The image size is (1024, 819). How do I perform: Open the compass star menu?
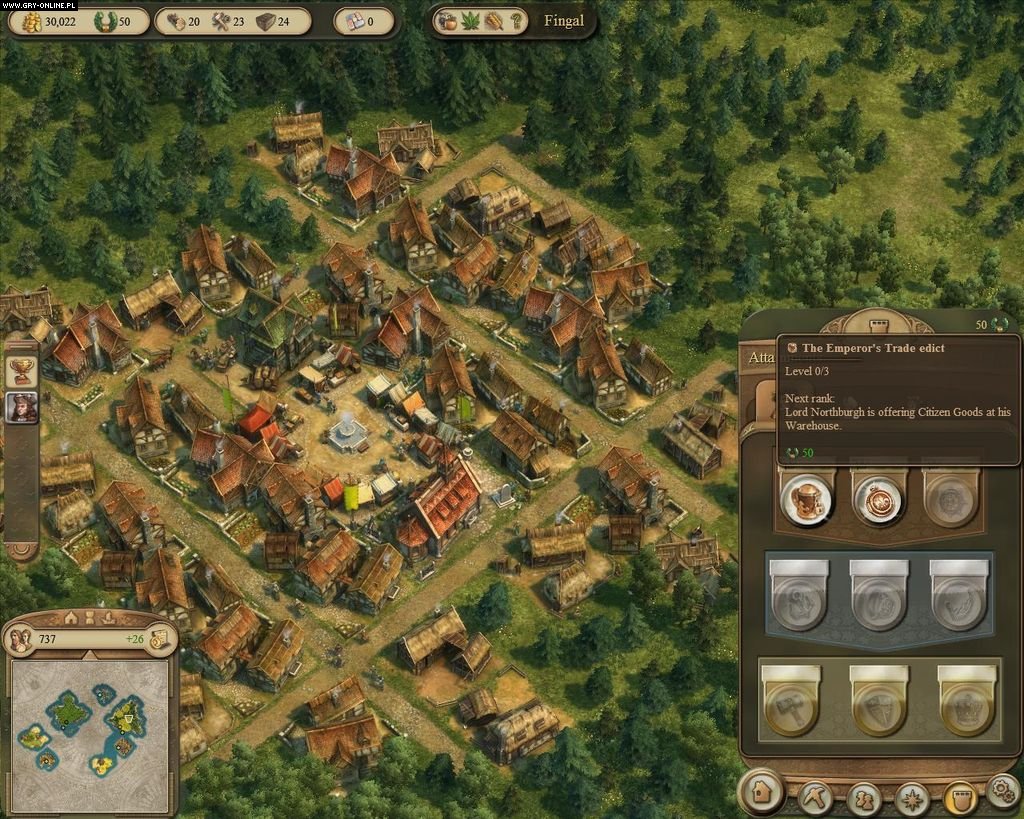point(912,798)
